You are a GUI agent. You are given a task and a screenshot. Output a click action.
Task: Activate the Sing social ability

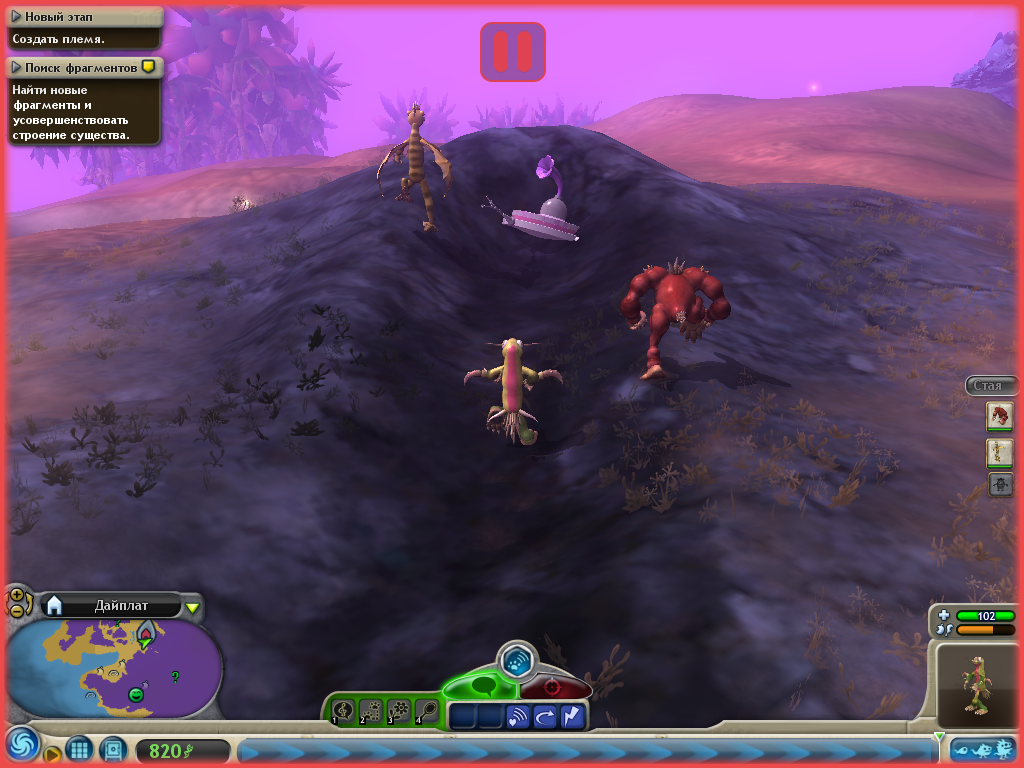coord(343,710)
